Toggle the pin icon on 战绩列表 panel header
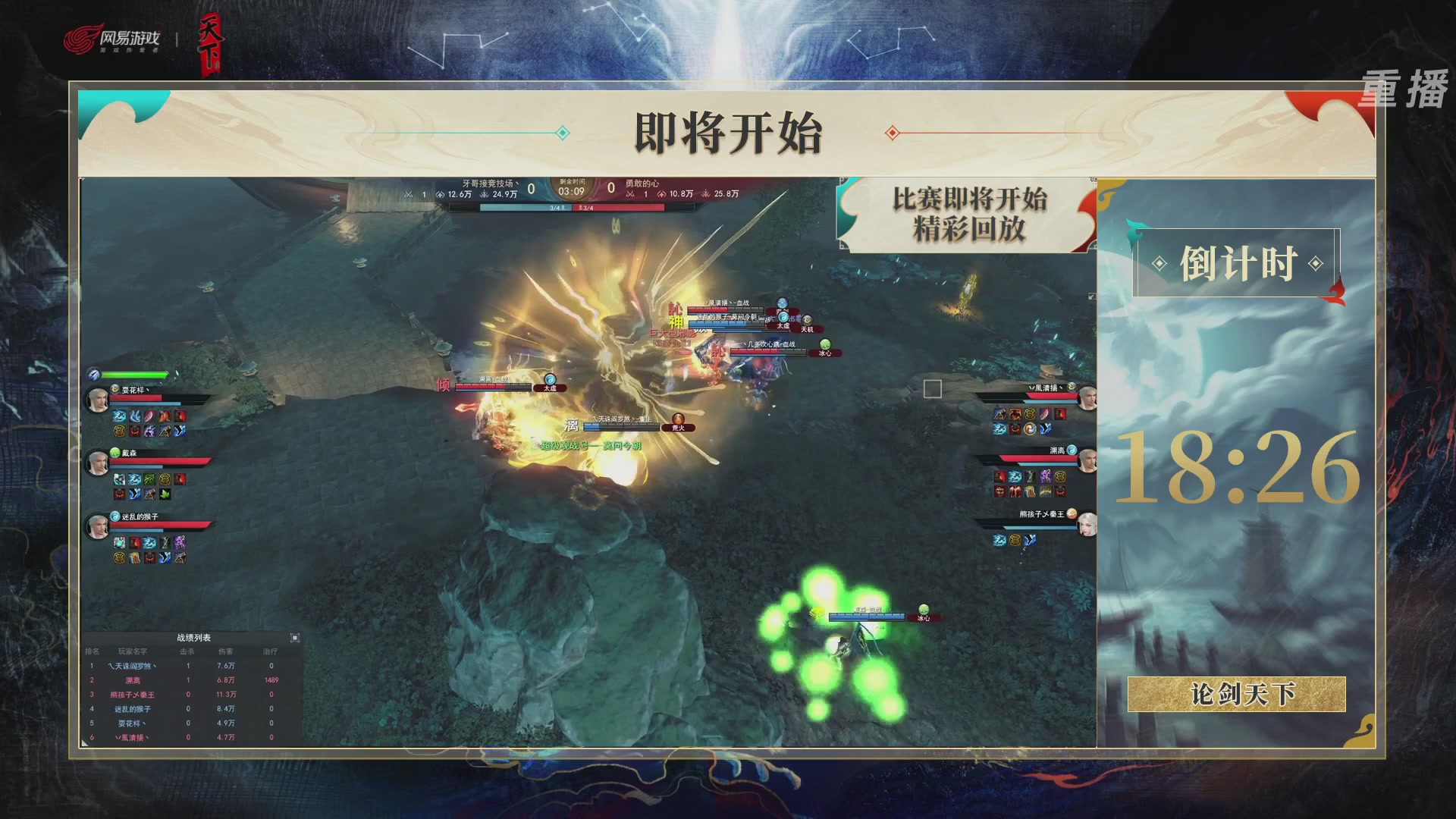 tap(294, 638)
